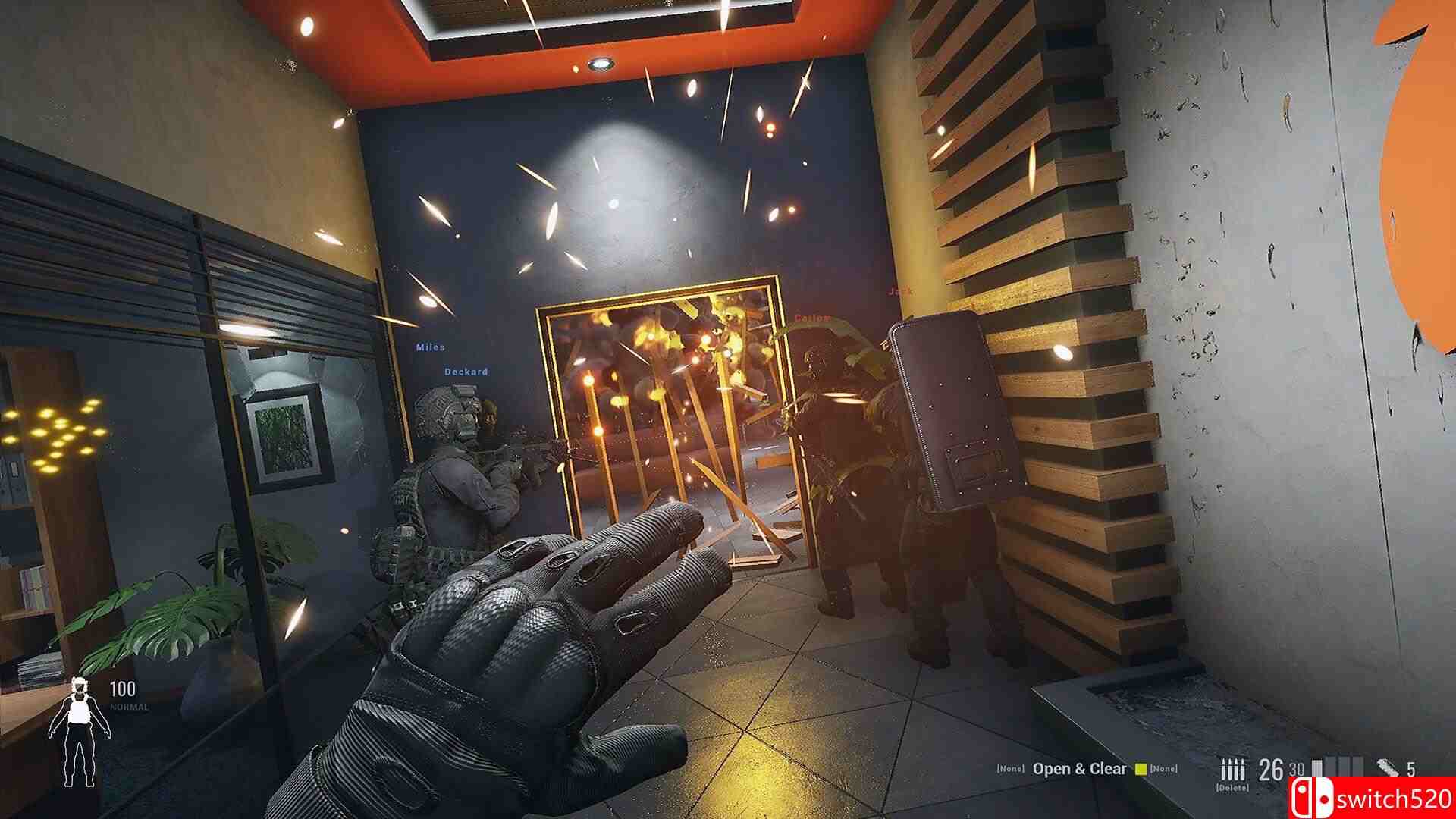The height and width of the screenshot is (819, 1456).
Task: Select the Jack name tag above the doorway
Action: [899, 292]
